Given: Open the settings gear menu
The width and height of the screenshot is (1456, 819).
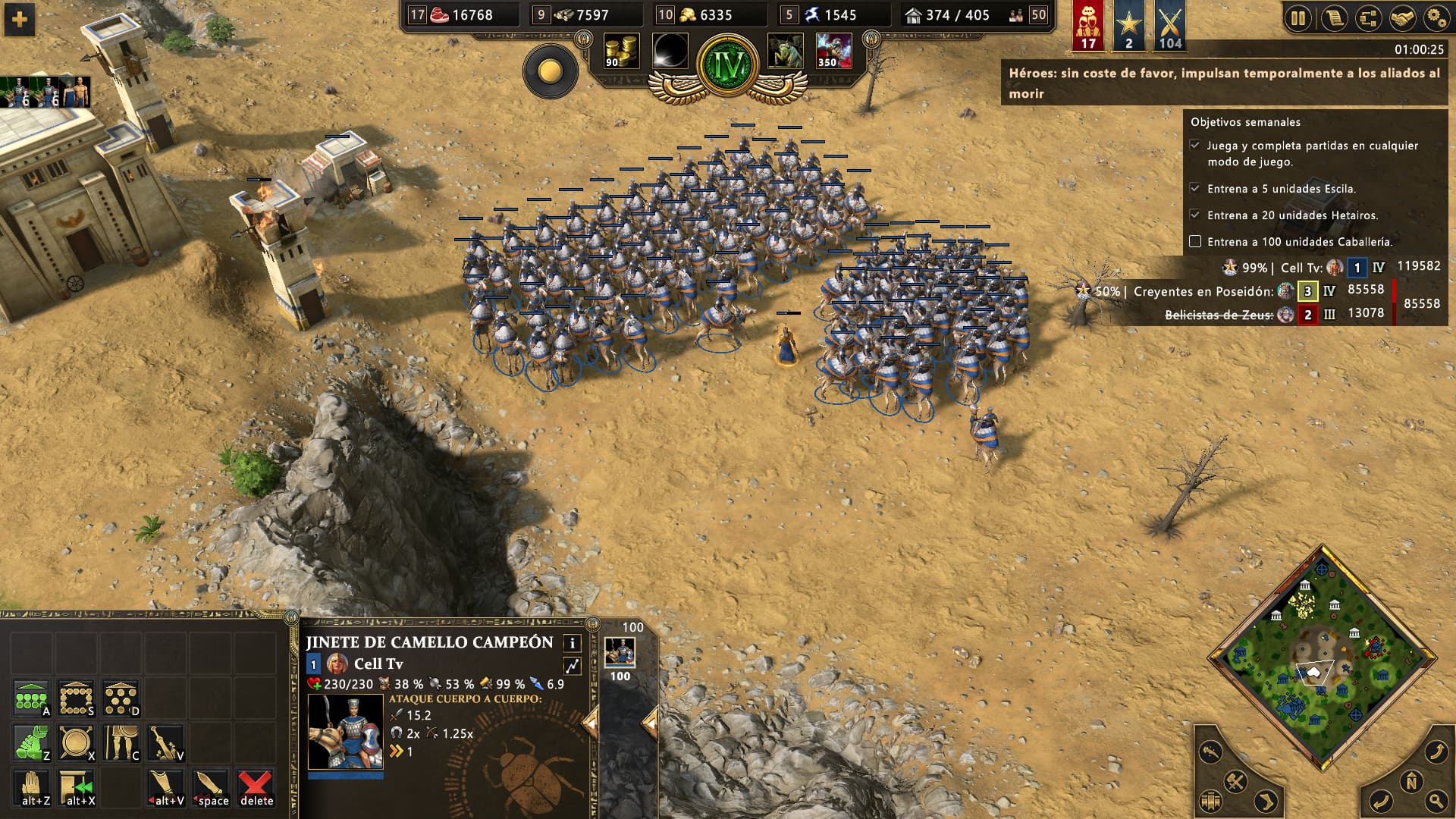Looking at the screenshot, I should 1436,18.
